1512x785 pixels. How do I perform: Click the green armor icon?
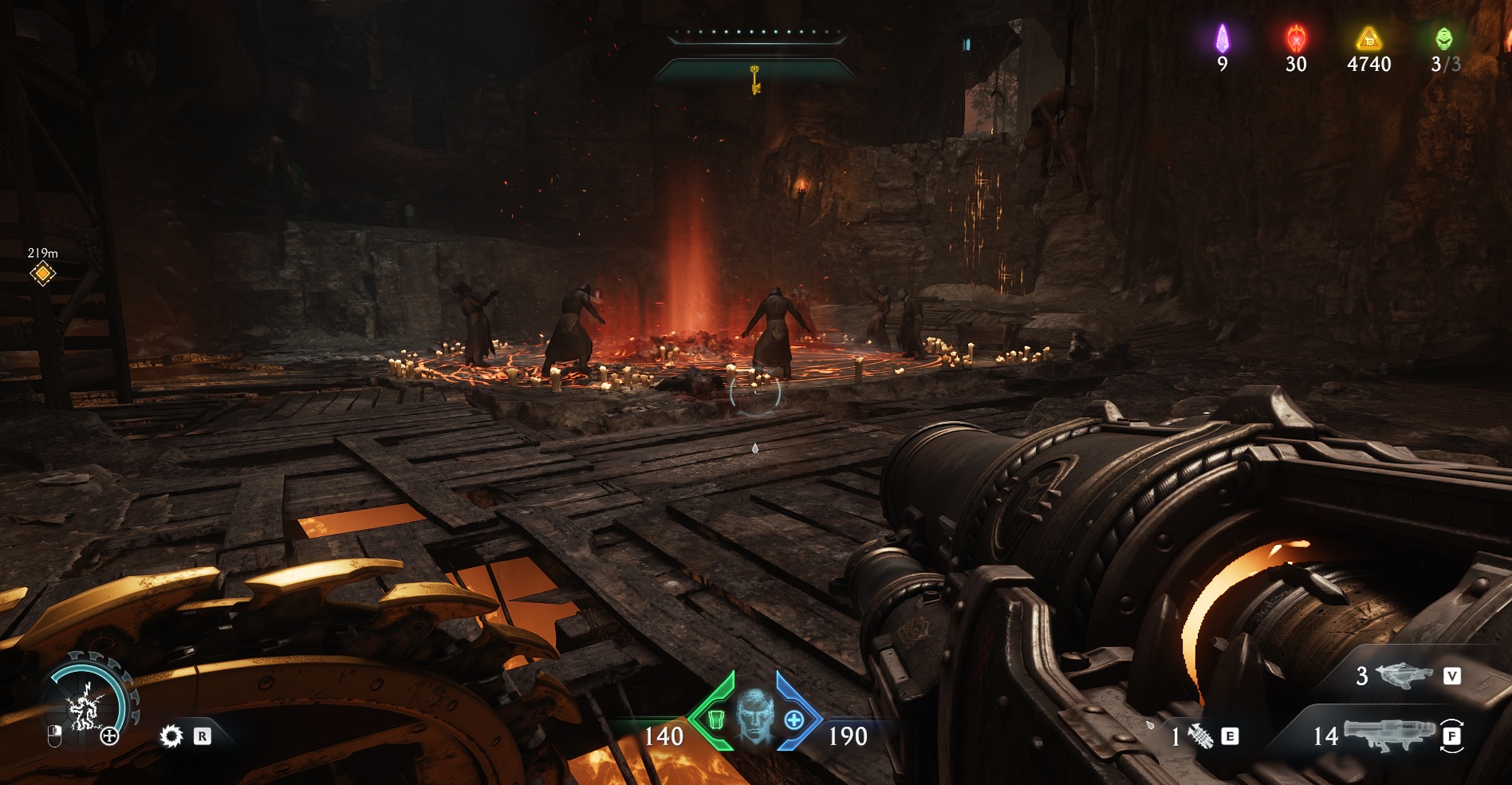716,720
